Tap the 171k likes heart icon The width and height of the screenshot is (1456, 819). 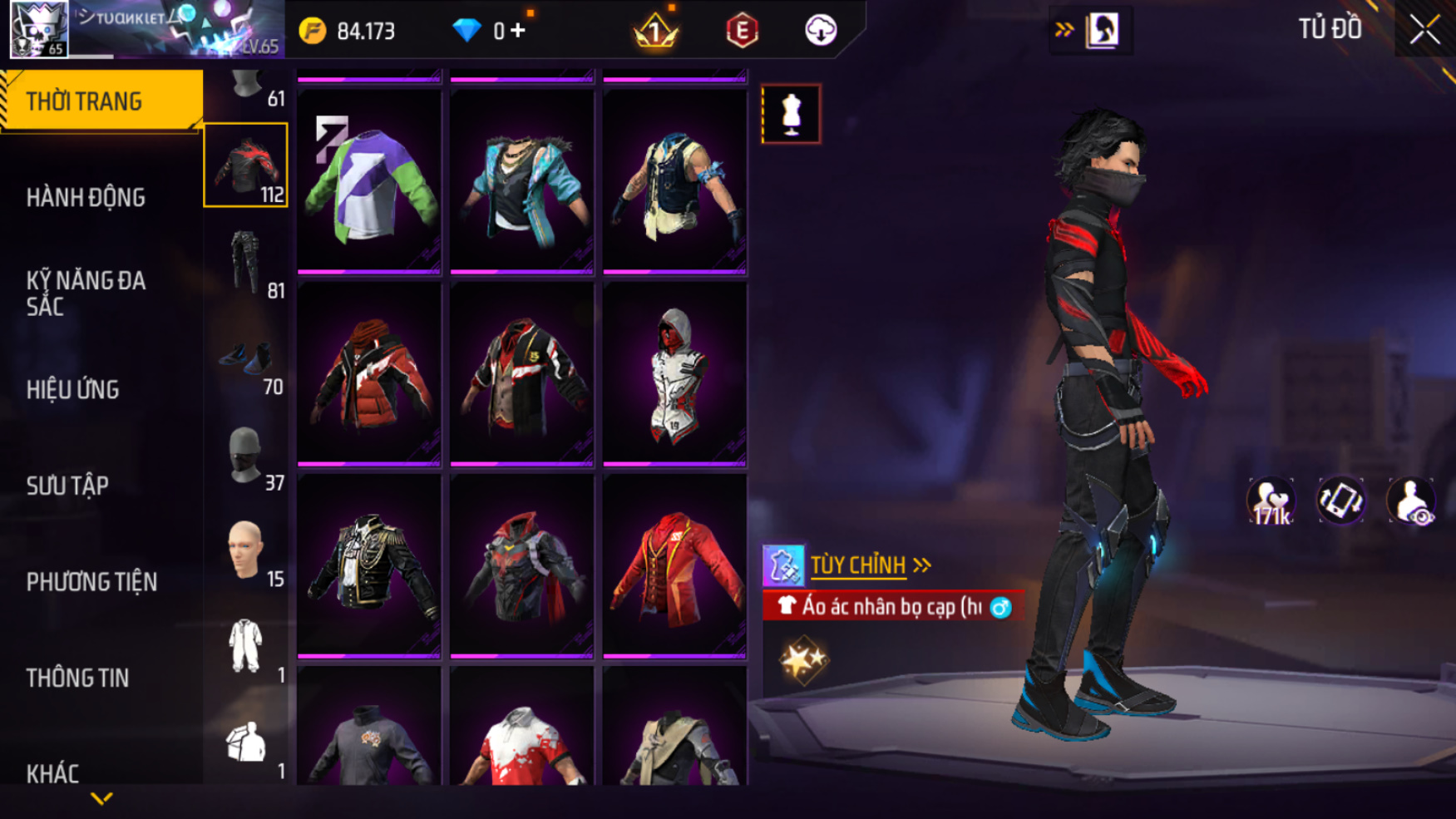(x=1271, y=501)
